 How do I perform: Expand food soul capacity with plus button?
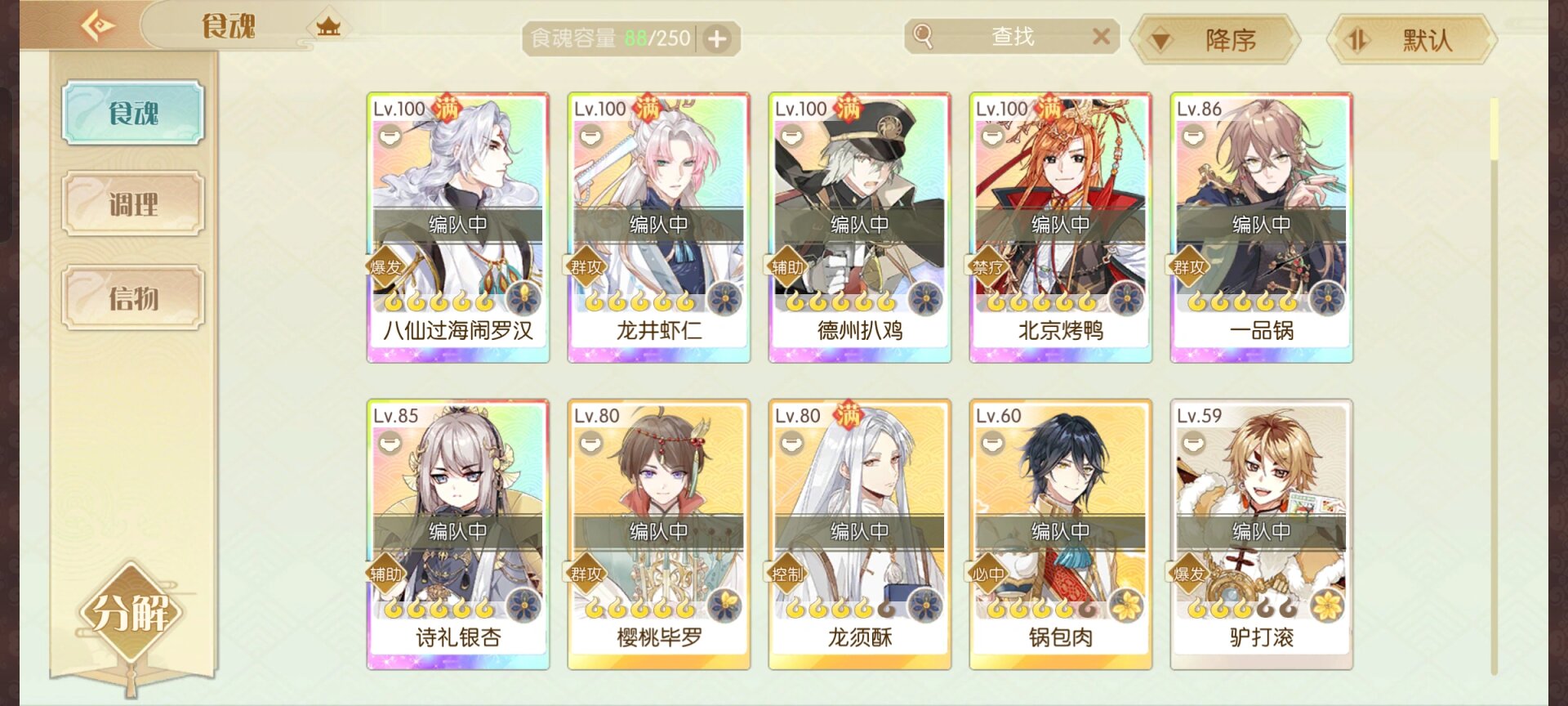pyautogui.click(x=717, y=38)
